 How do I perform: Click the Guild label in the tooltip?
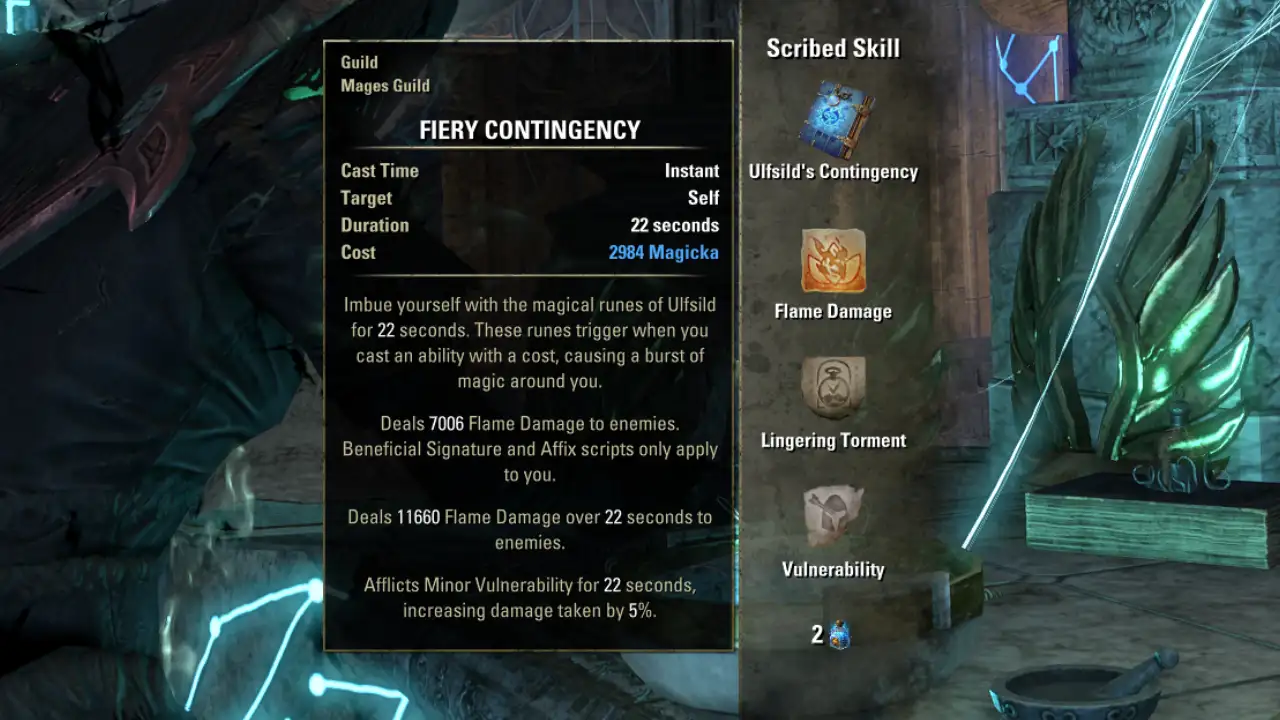(x=361, y=62)
